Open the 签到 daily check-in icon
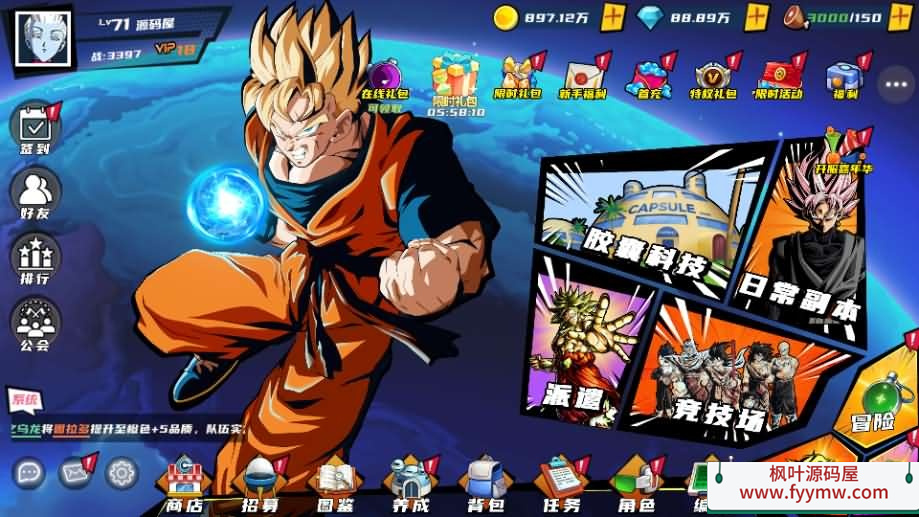 35,127
